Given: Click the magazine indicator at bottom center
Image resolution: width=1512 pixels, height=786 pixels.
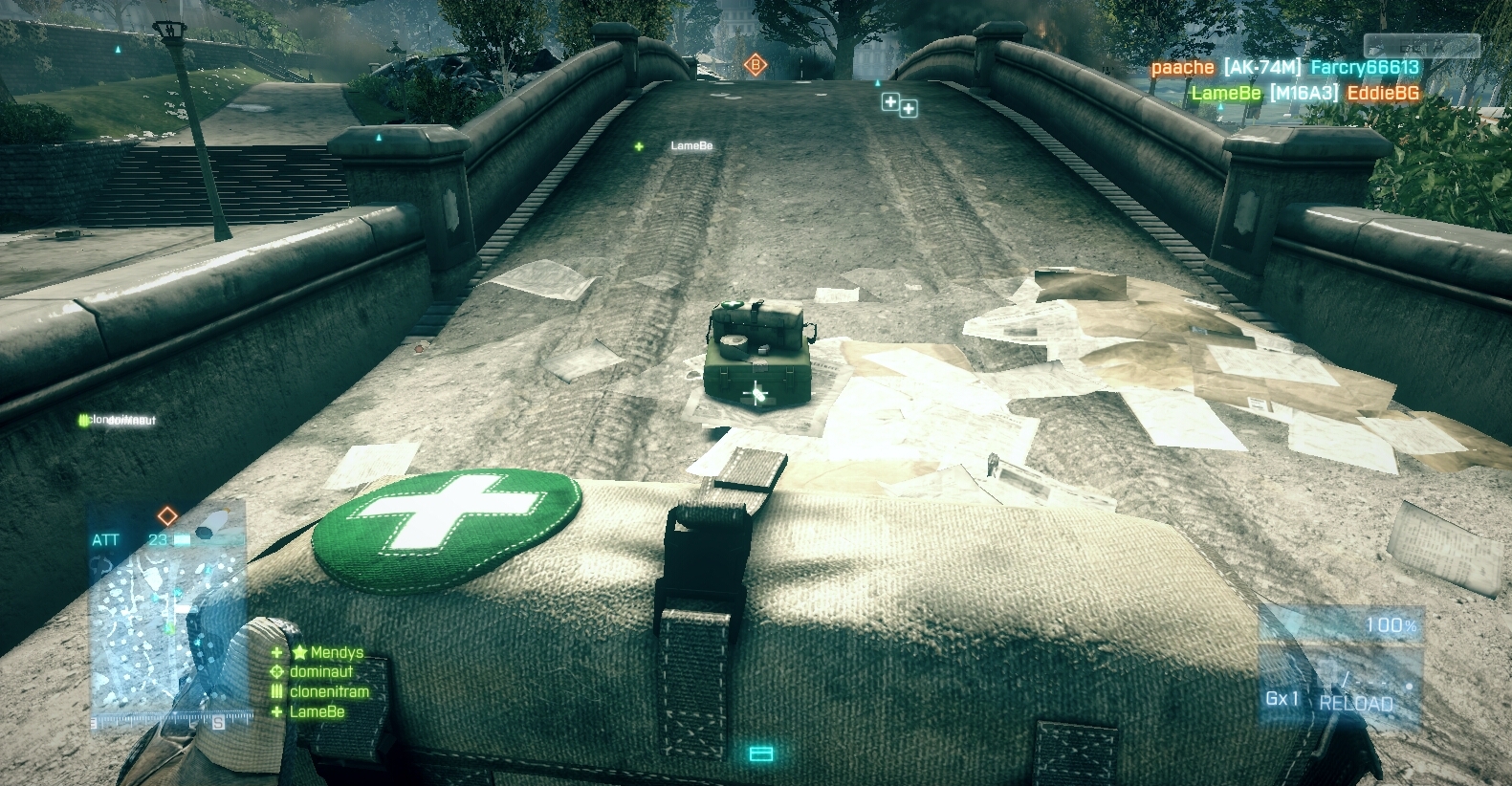Looking at the screenshot, I should 760,754.
